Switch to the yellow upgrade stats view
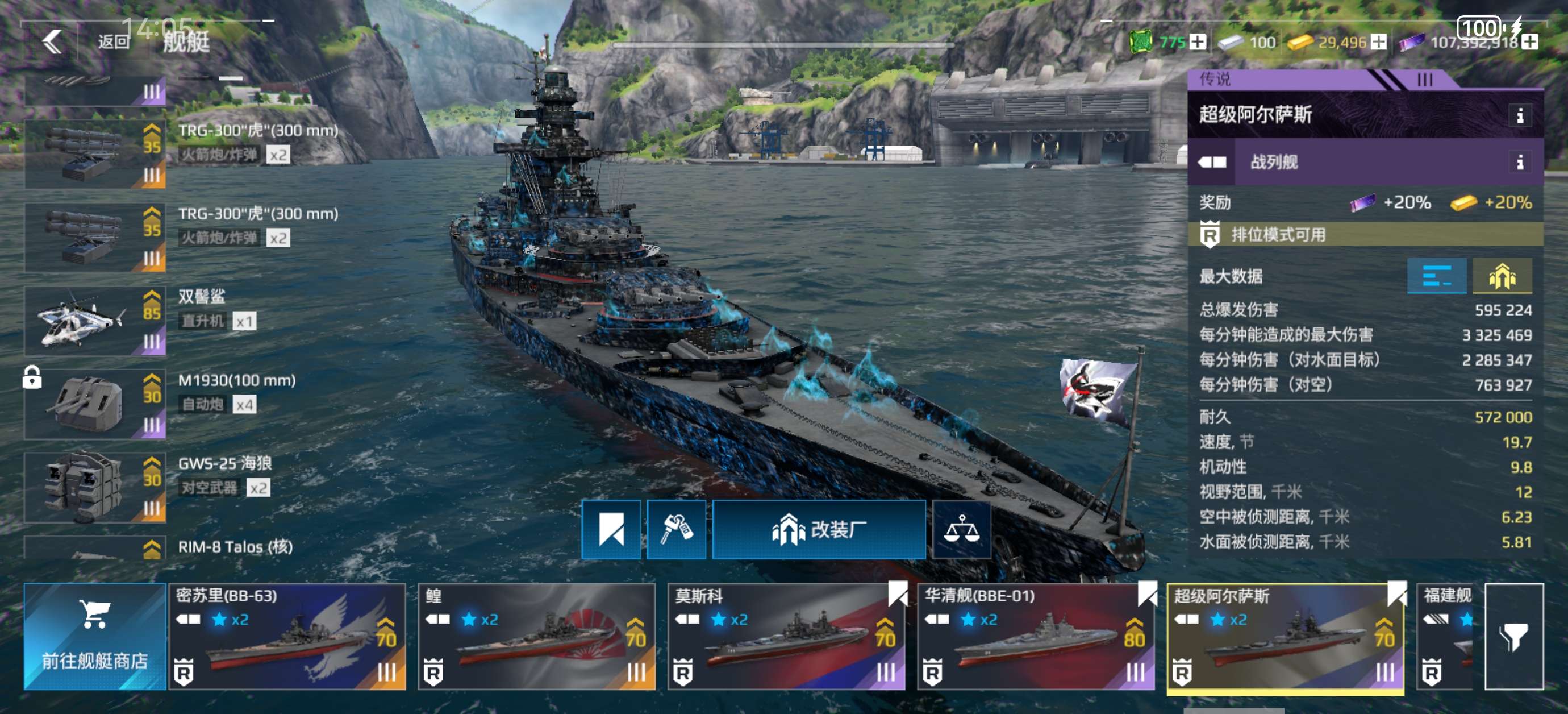The height and width of the screenshot is (714, 1568). (x=1501, y=276)
